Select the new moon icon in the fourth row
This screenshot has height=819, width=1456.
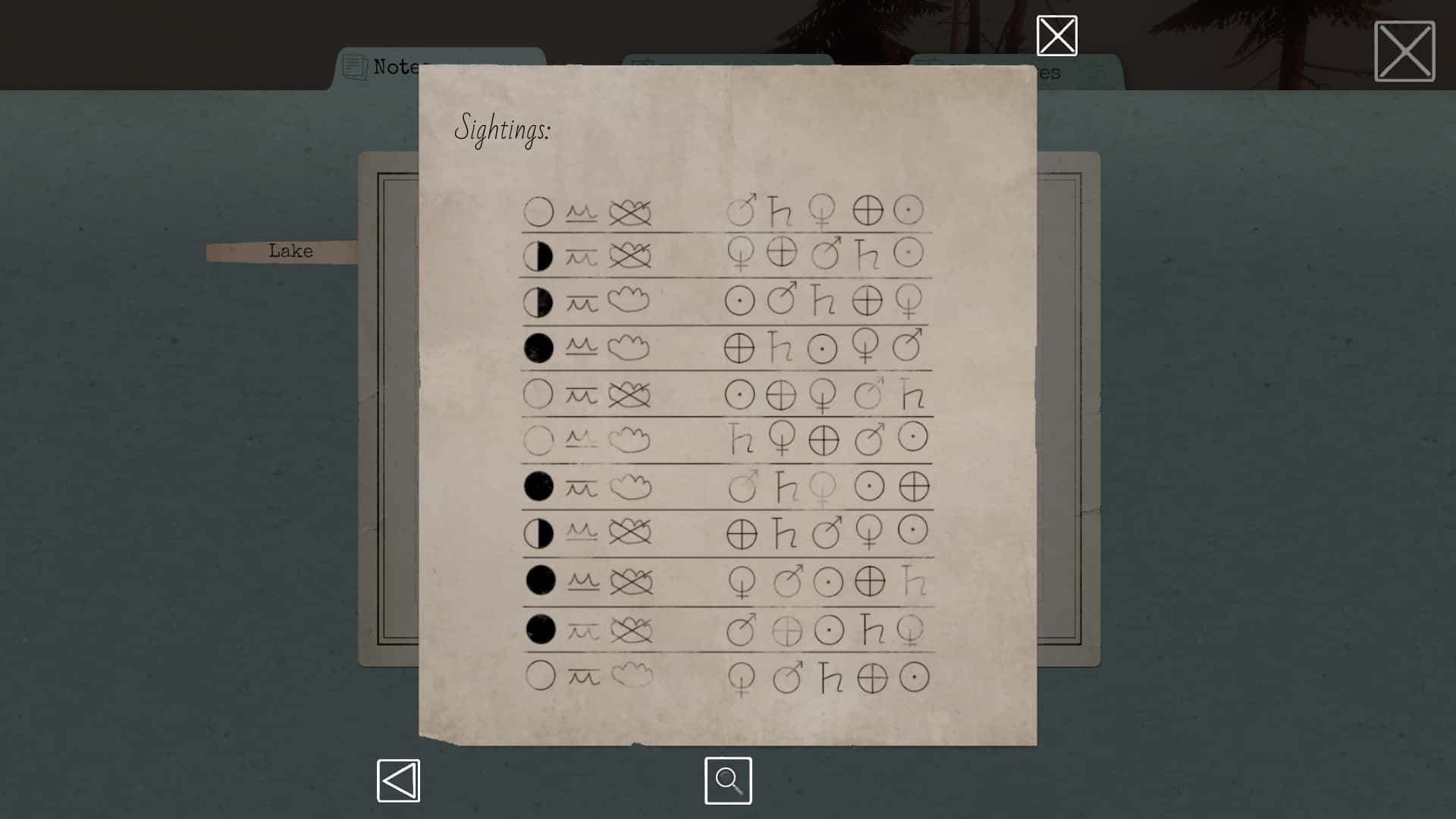[x=541, y=347]
